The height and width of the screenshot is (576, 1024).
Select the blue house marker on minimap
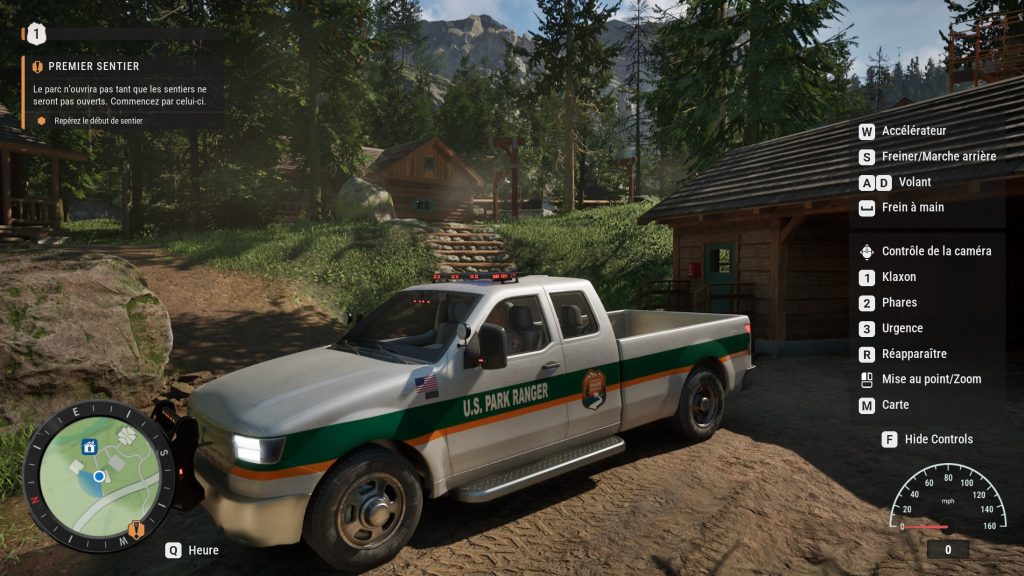coord(89,447)
